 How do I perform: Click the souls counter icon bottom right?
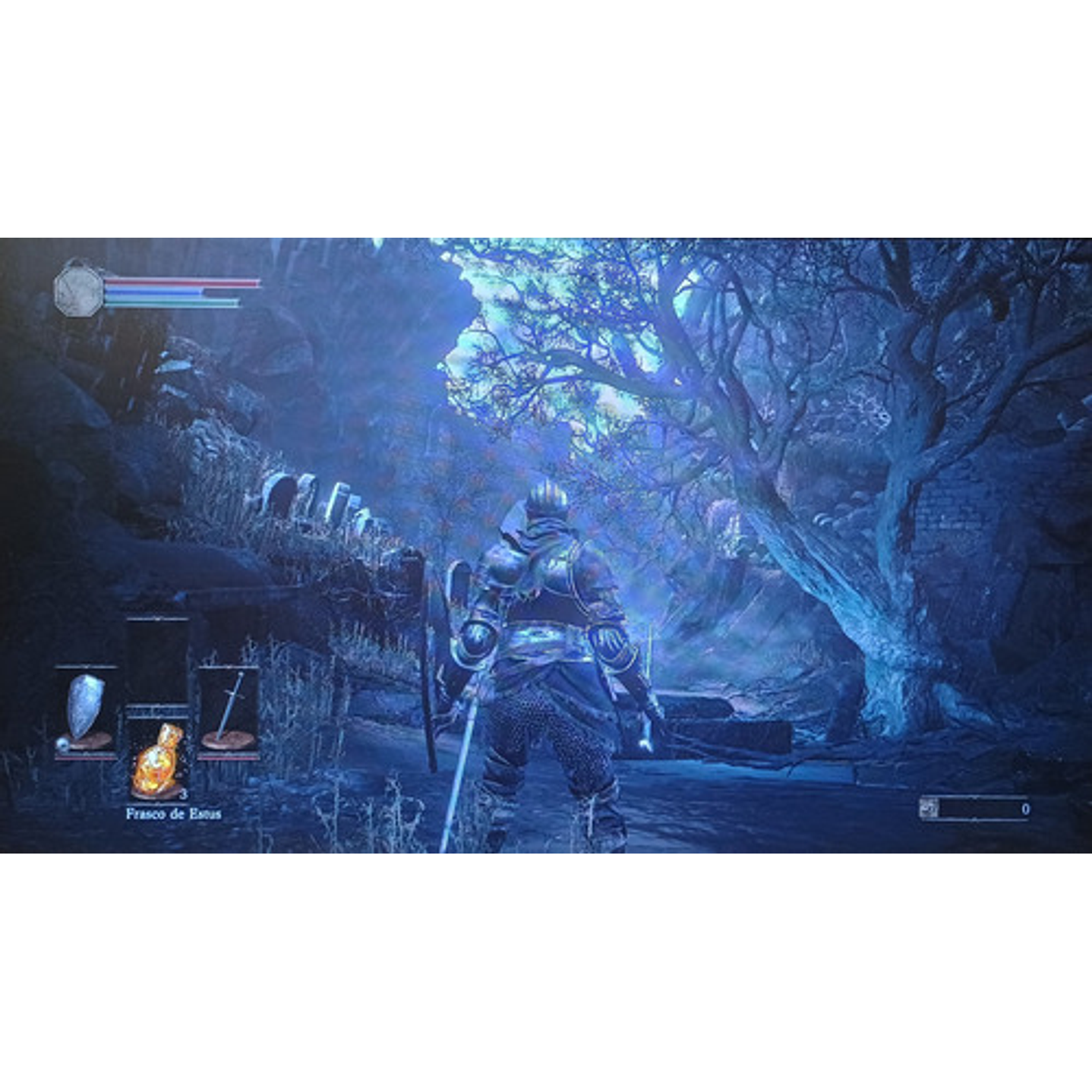(928, 807)
